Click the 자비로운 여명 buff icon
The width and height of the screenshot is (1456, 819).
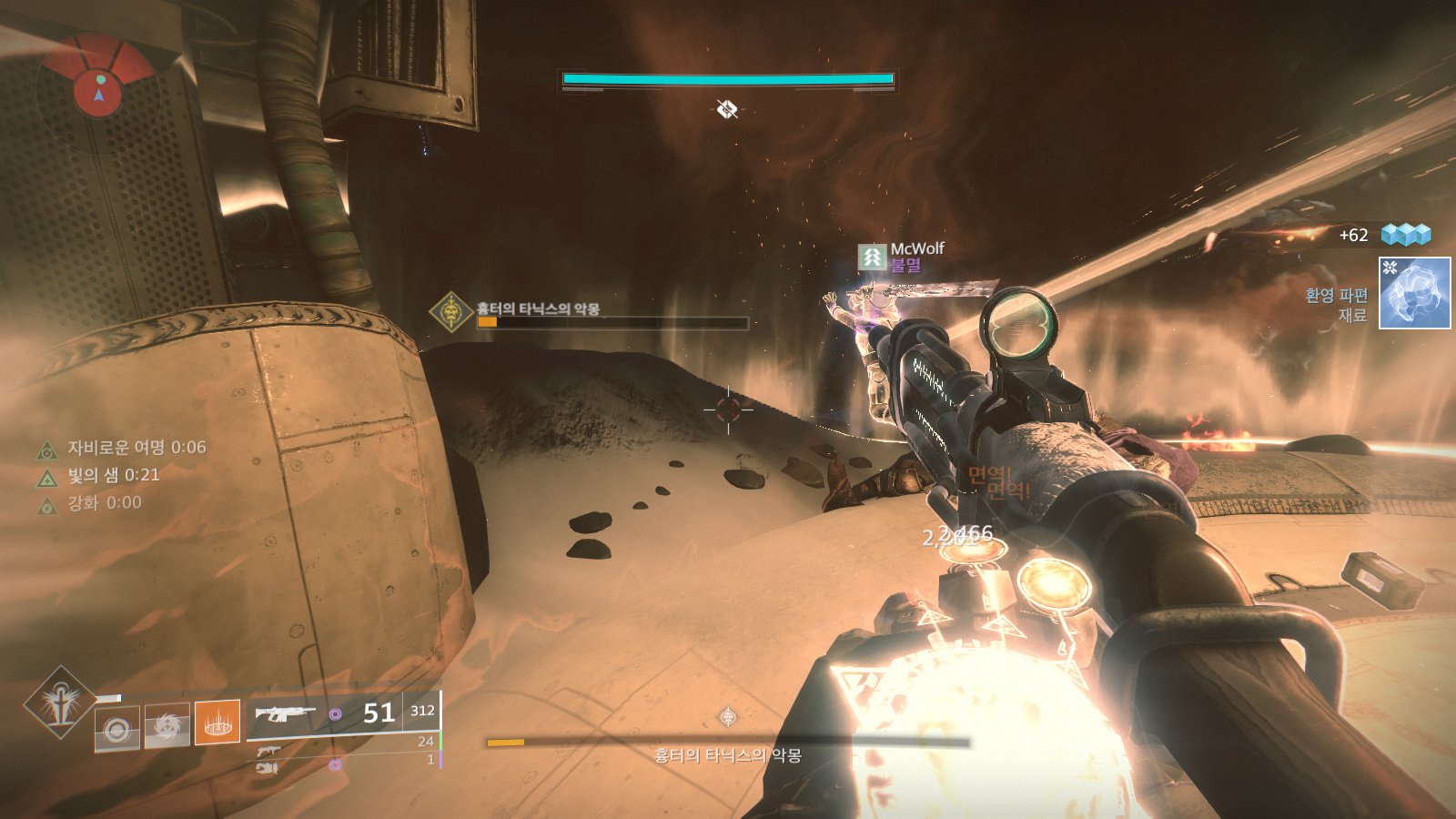[47, 450]
